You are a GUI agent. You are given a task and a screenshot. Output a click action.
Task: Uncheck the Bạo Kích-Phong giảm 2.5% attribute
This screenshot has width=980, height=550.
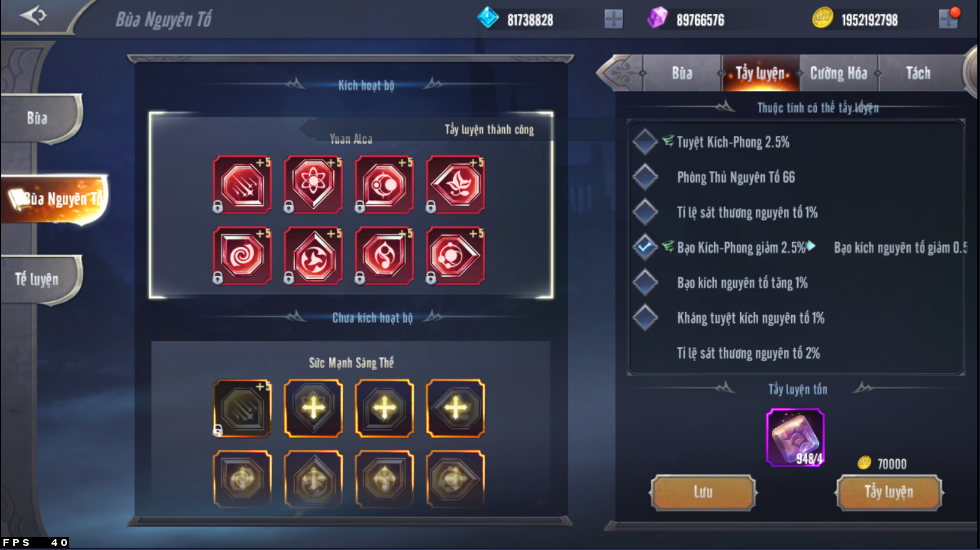click(x=646, y=247)
